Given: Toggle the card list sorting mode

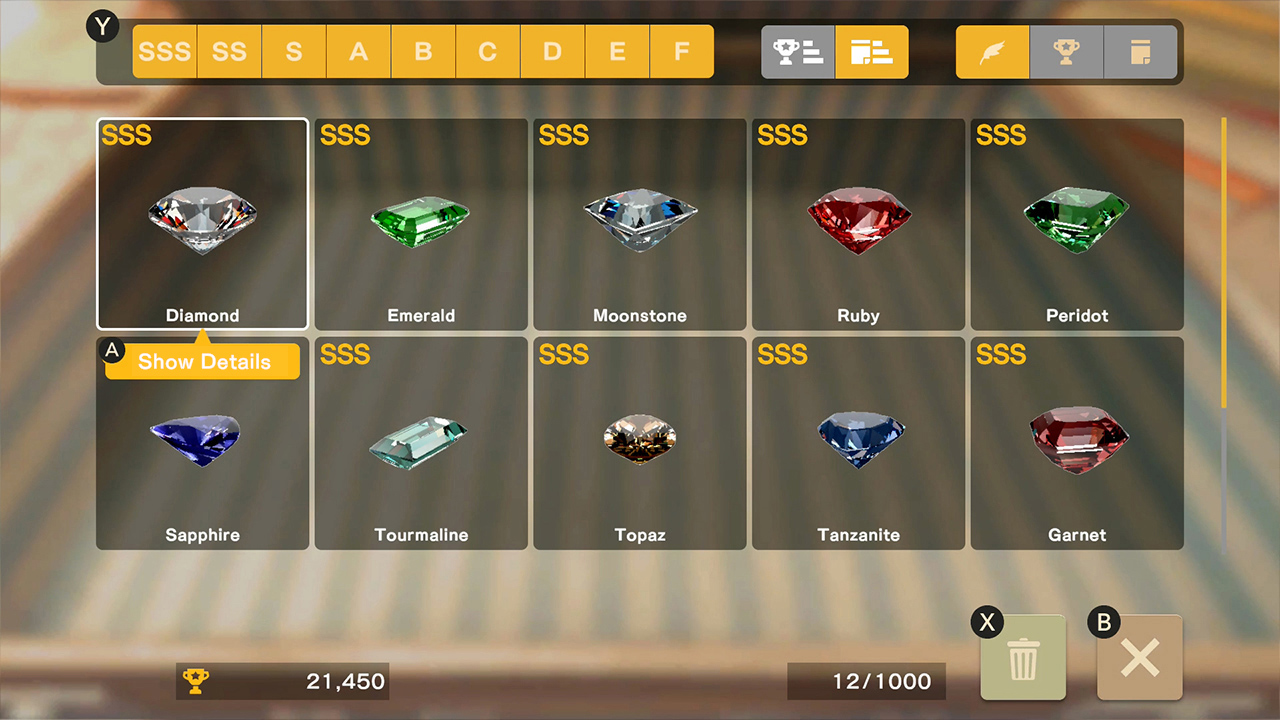Looking at the screenshot, I should 871,51.
